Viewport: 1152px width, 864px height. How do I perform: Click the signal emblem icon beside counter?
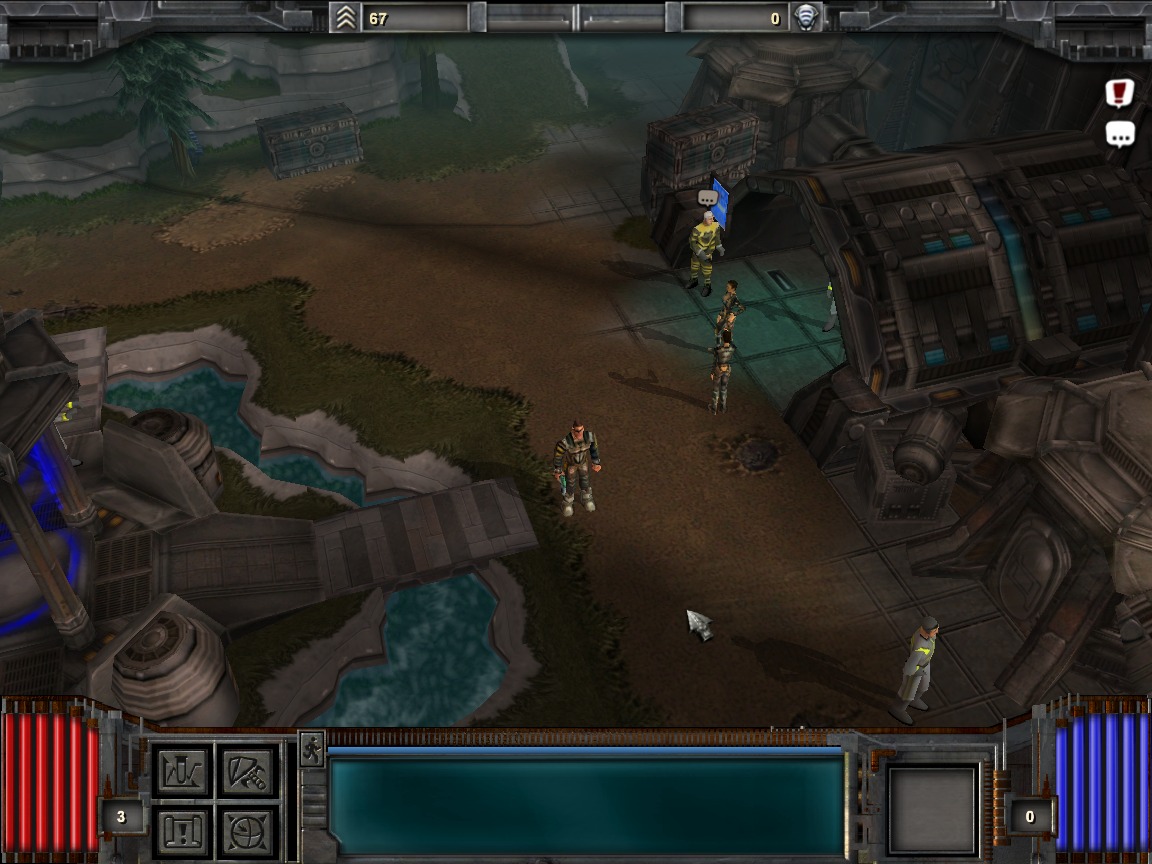805,18
